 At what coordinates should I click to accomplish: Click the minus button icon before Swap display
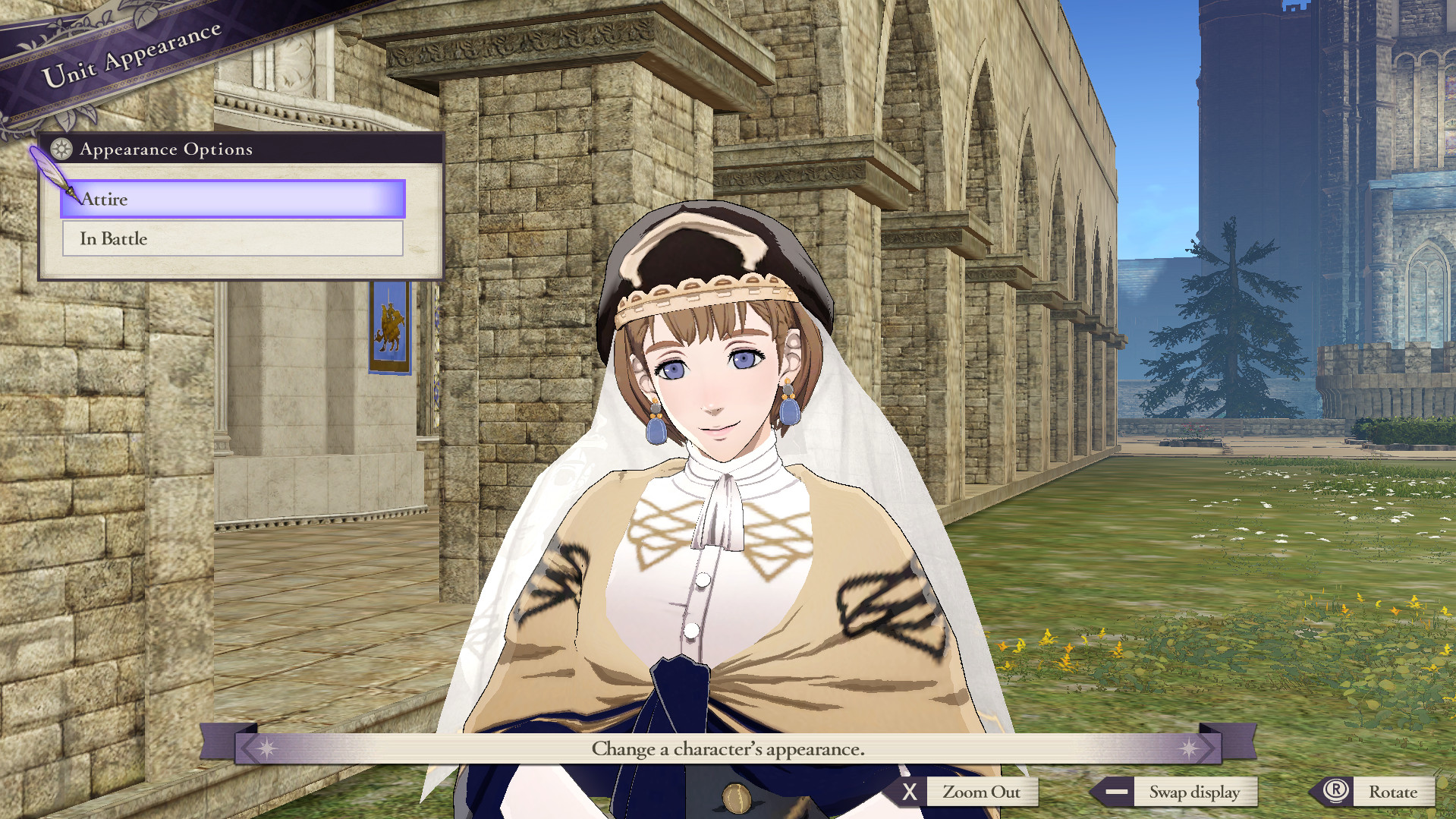[1115, 792]
